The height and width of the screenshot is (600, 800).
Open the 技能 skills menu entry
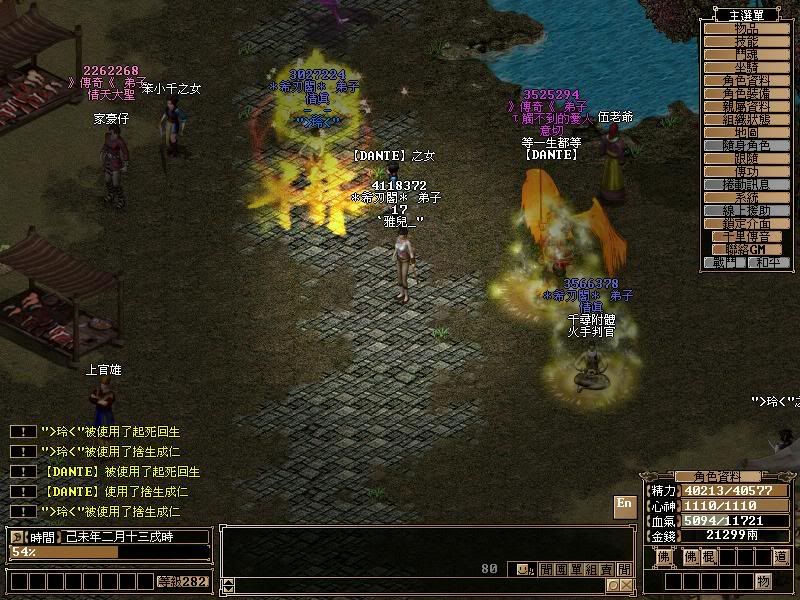pos(746,42)
